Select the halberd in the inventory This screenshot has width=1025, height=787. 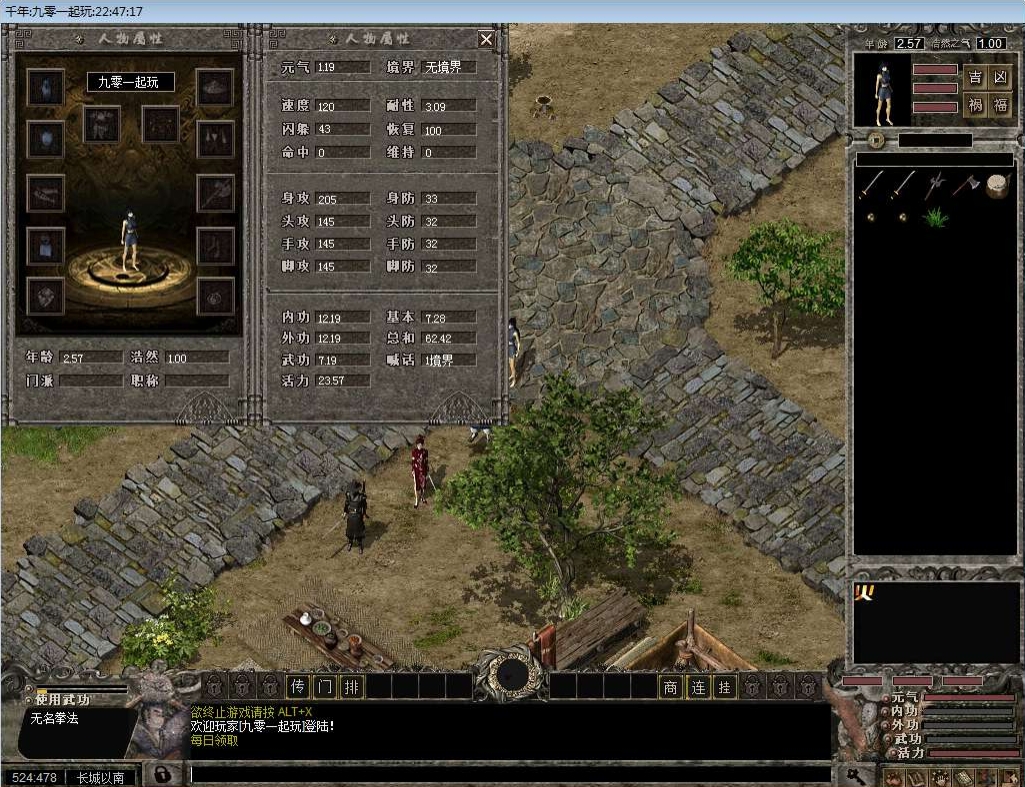(x=936, y=185)
